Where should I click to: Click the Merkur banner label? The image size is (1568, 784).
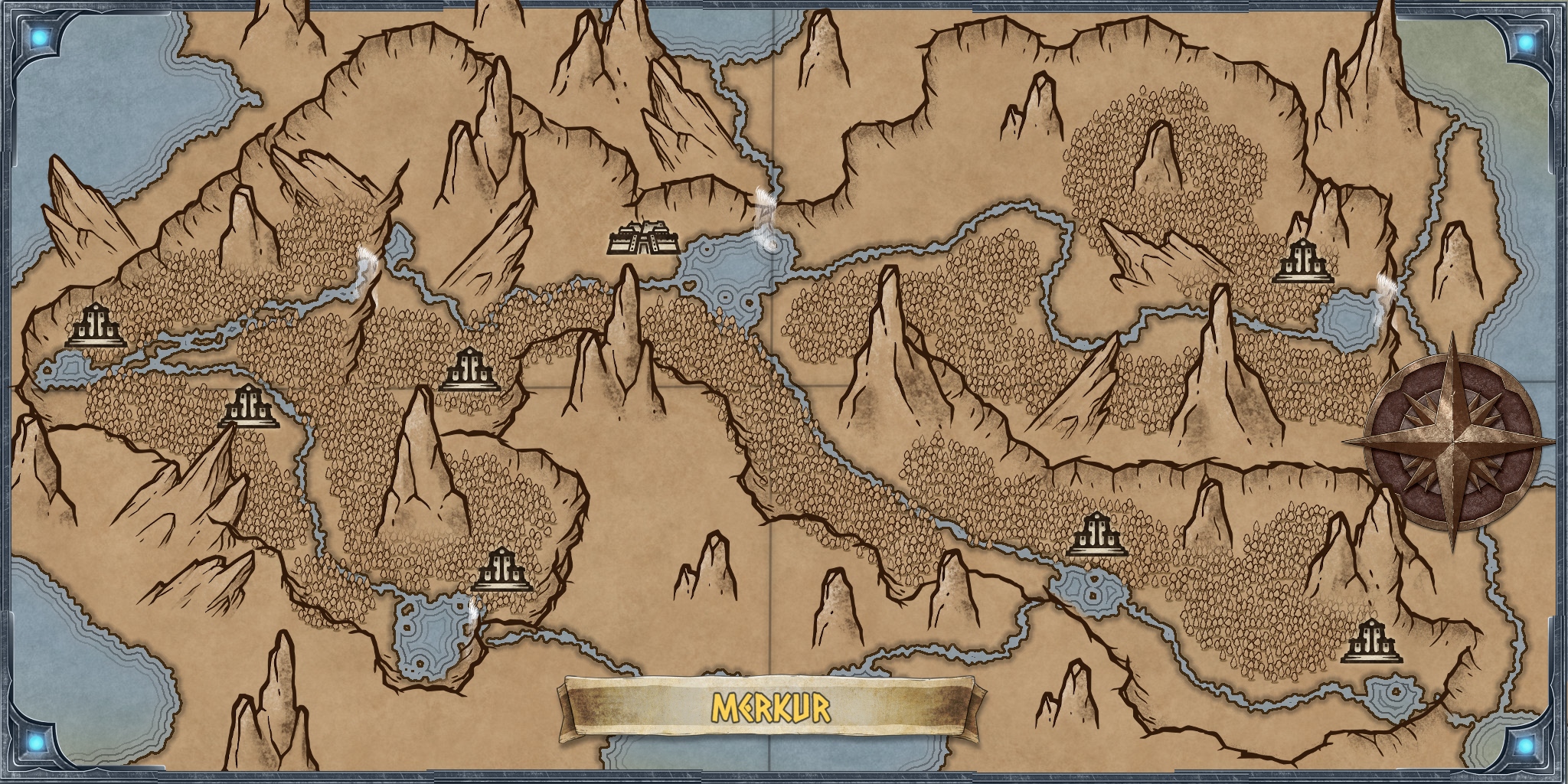[771, 708]
